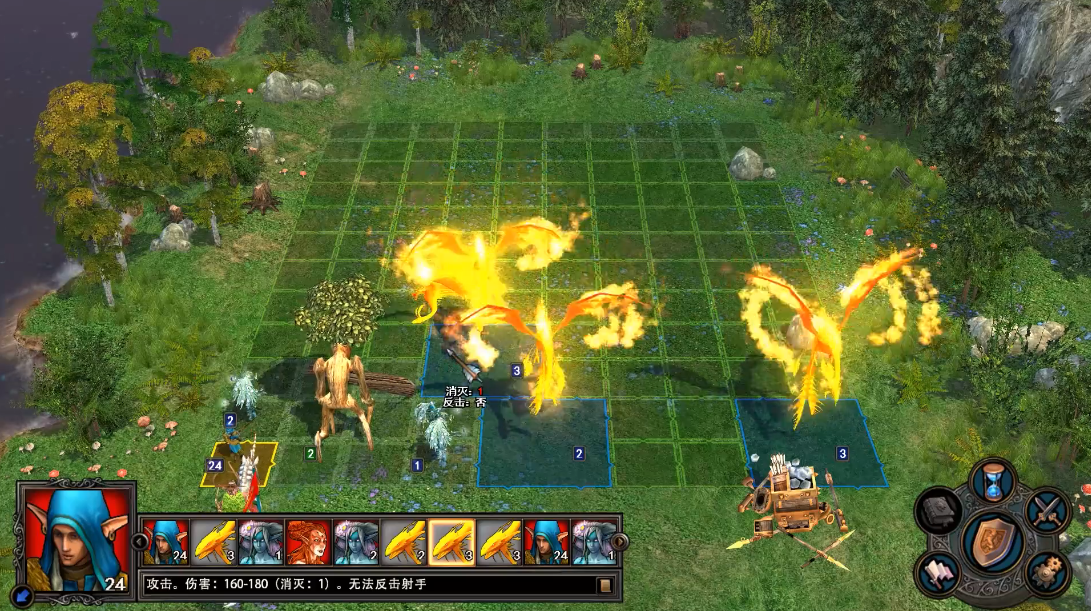1091x611 pixels.
Task: Open the greyed-out spellbook
Action: pos(939,510)
